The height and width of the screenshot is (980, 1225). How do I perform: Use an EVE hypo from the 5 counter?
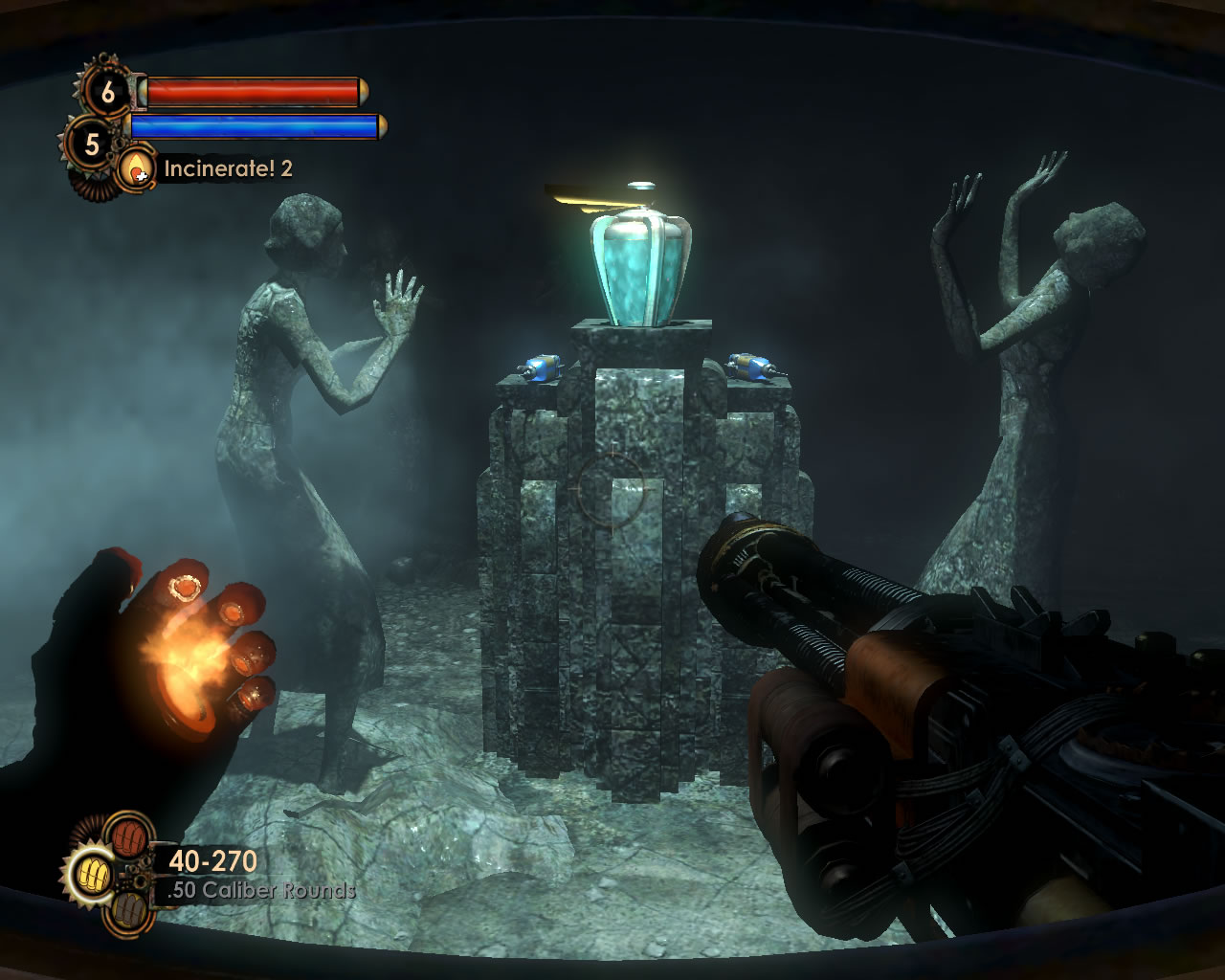(x=92, y=145)
